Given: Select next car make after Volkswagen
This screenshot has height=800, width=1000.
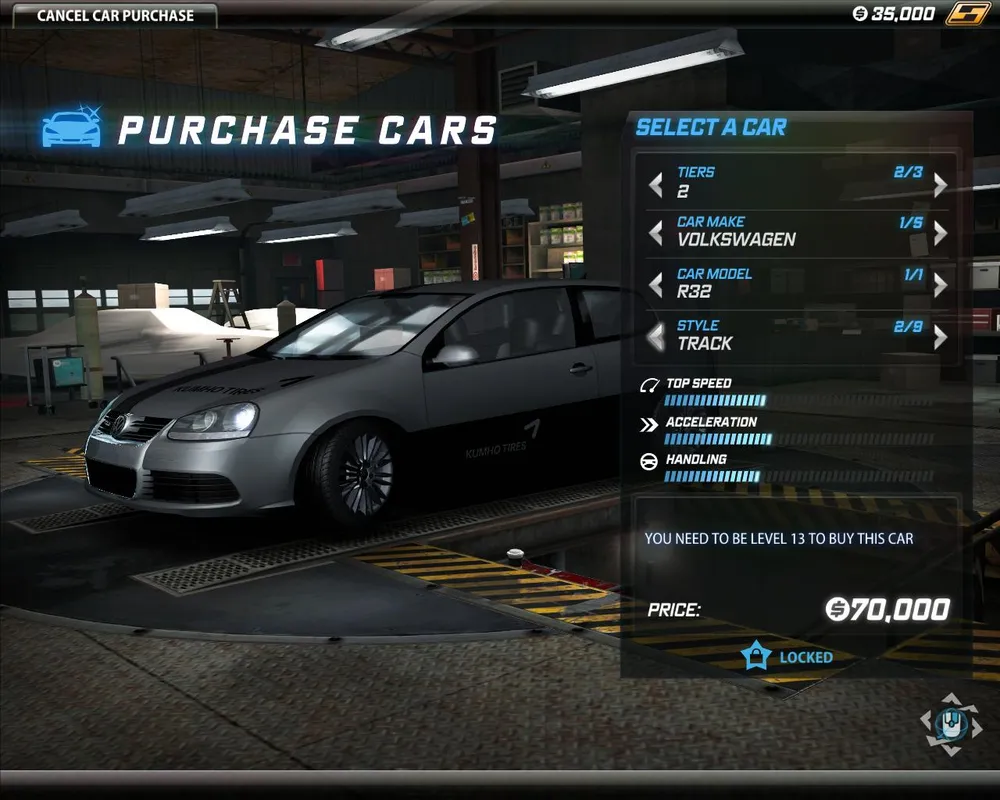Looking at the screenshot, I should coord(940,234).
